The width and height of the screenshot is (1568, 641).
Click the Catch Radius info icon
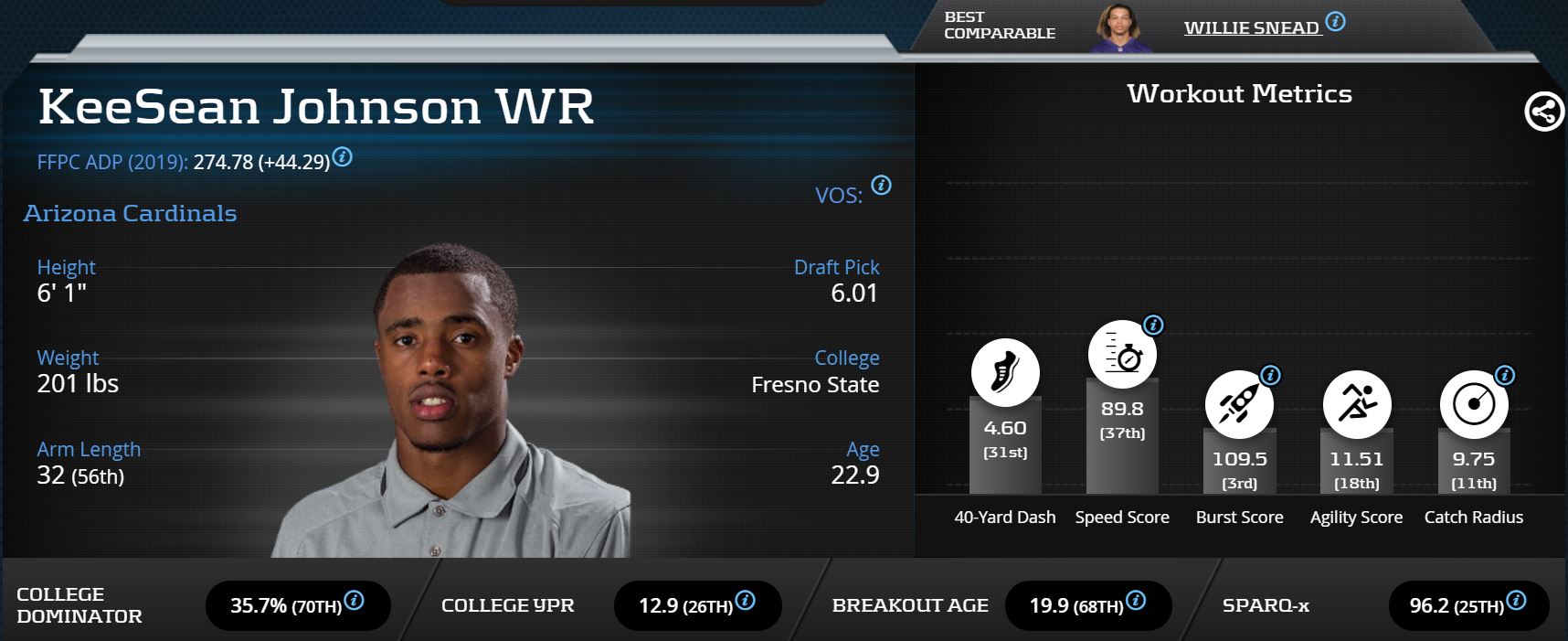point(1504,375)
